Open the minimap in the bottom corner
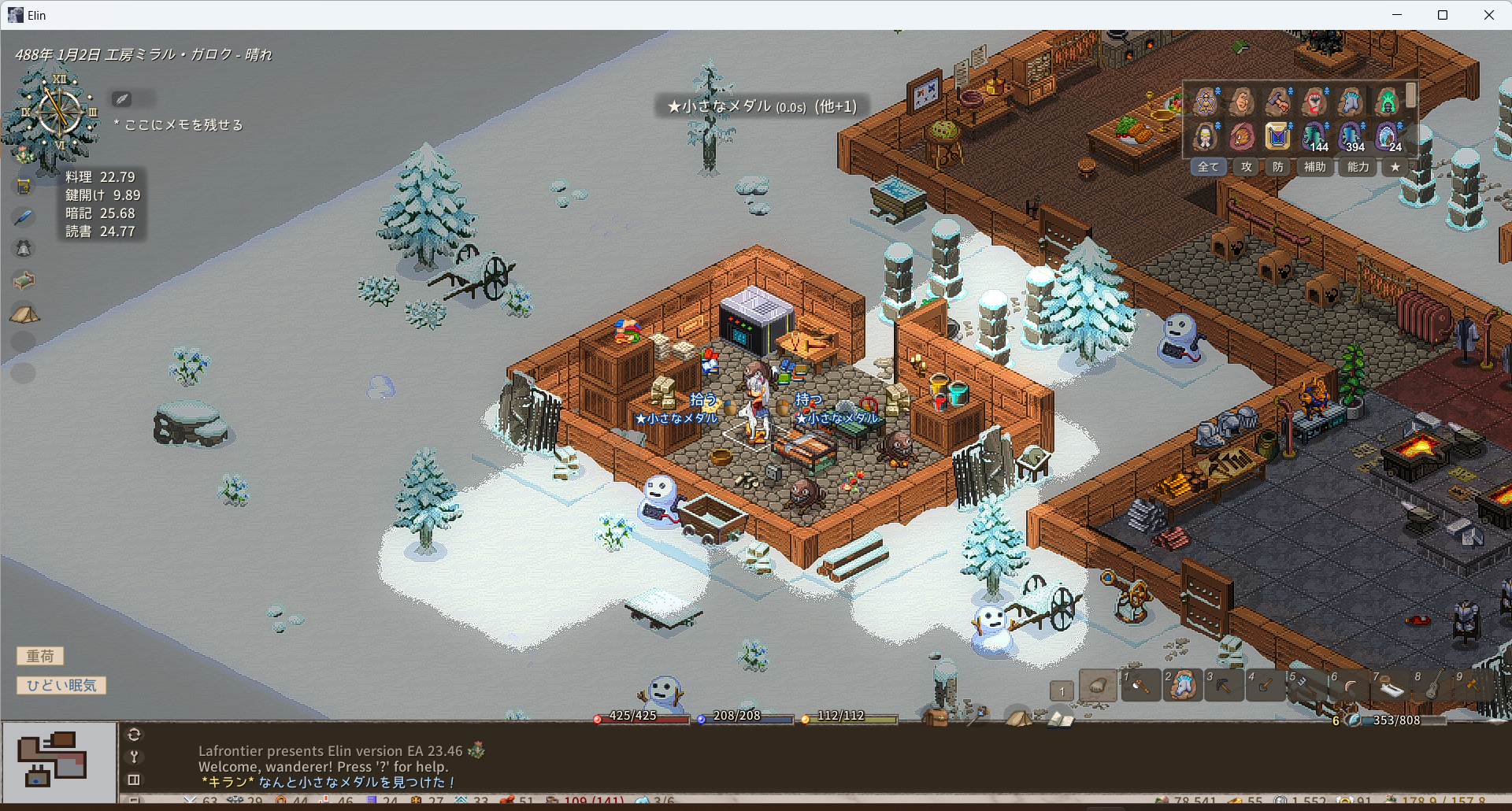This screenshot has width=1512, height=811. [59, 761]
